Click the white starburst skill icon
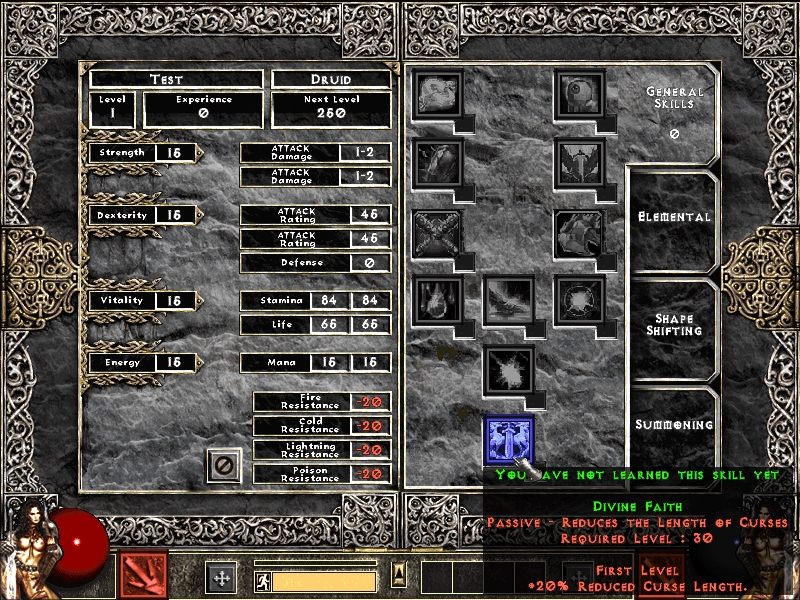This screenshot has width=800, height=600. [x=509, y=370]
